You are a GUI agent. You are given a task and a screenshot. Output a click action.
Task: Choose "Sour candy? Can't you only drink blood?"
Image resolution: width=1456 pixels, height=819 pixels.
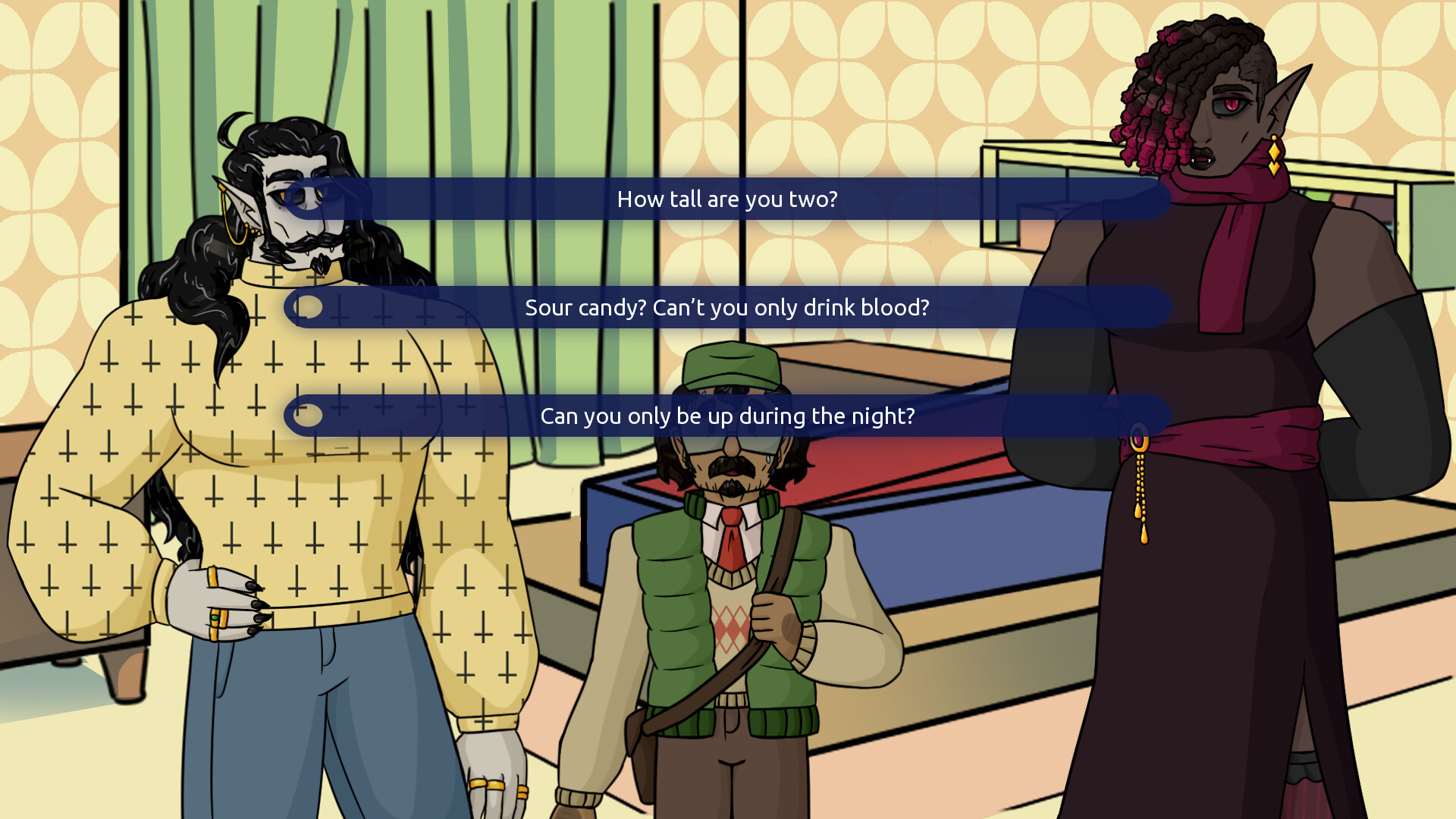click(x=726, y=308)
